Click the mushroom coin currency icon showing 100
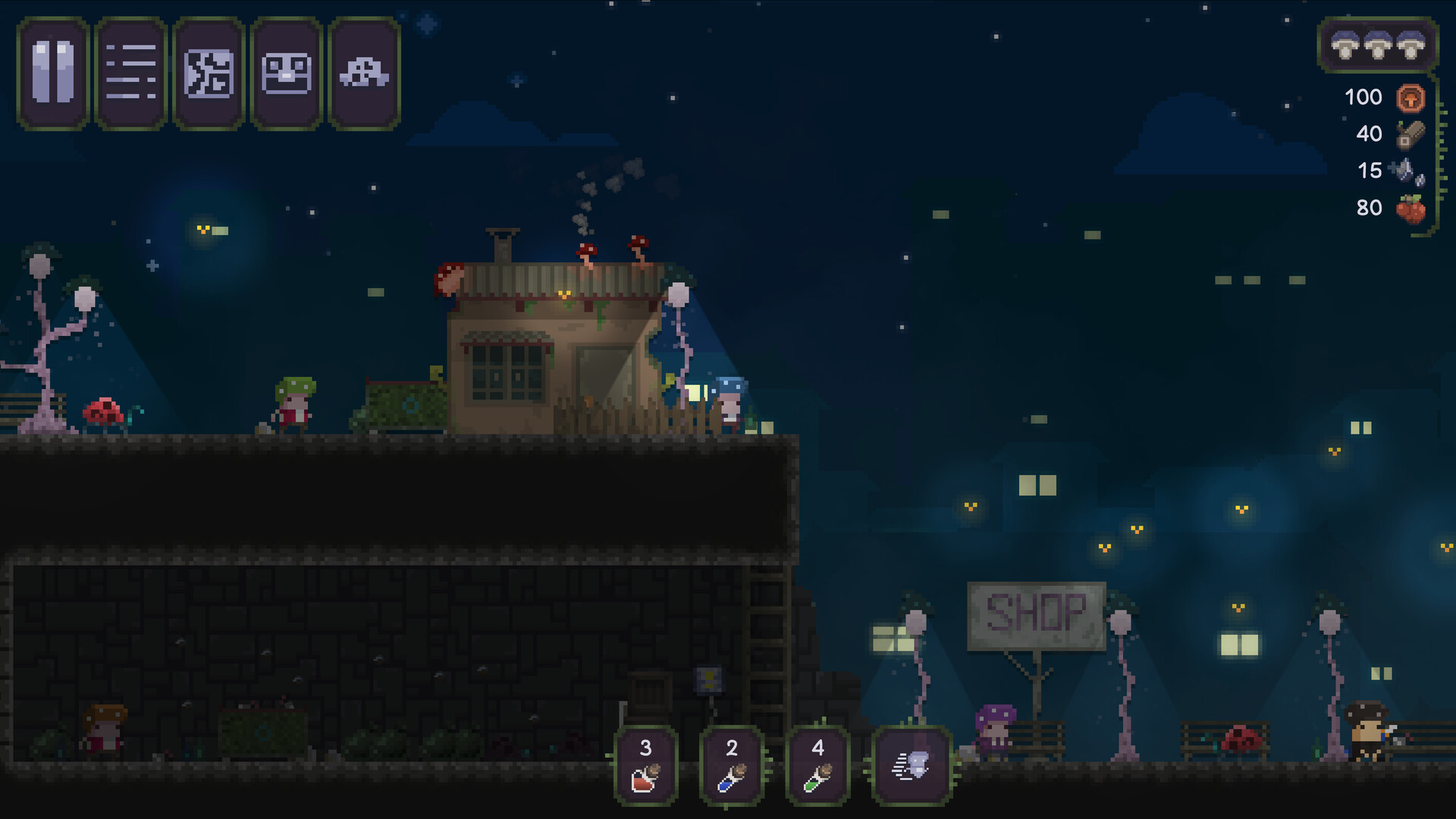The height and width of the screenshot is (819, 1456). click(x=1409, y=97)
